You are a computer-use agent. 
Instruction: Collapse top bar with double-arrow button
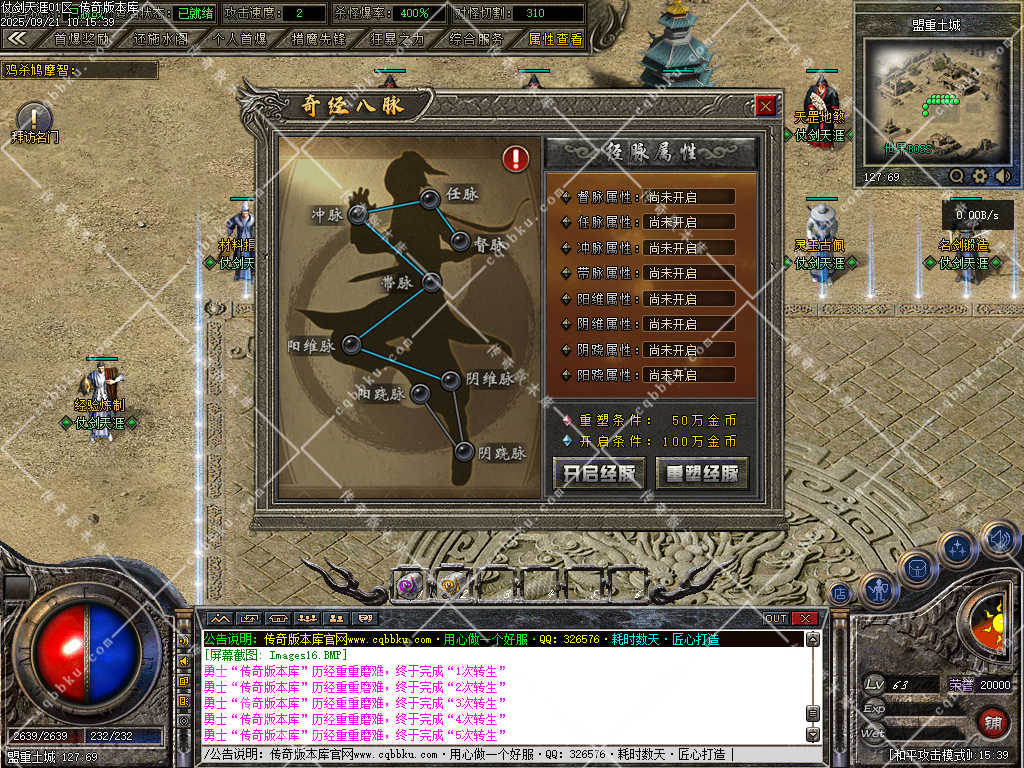(17, 38)
